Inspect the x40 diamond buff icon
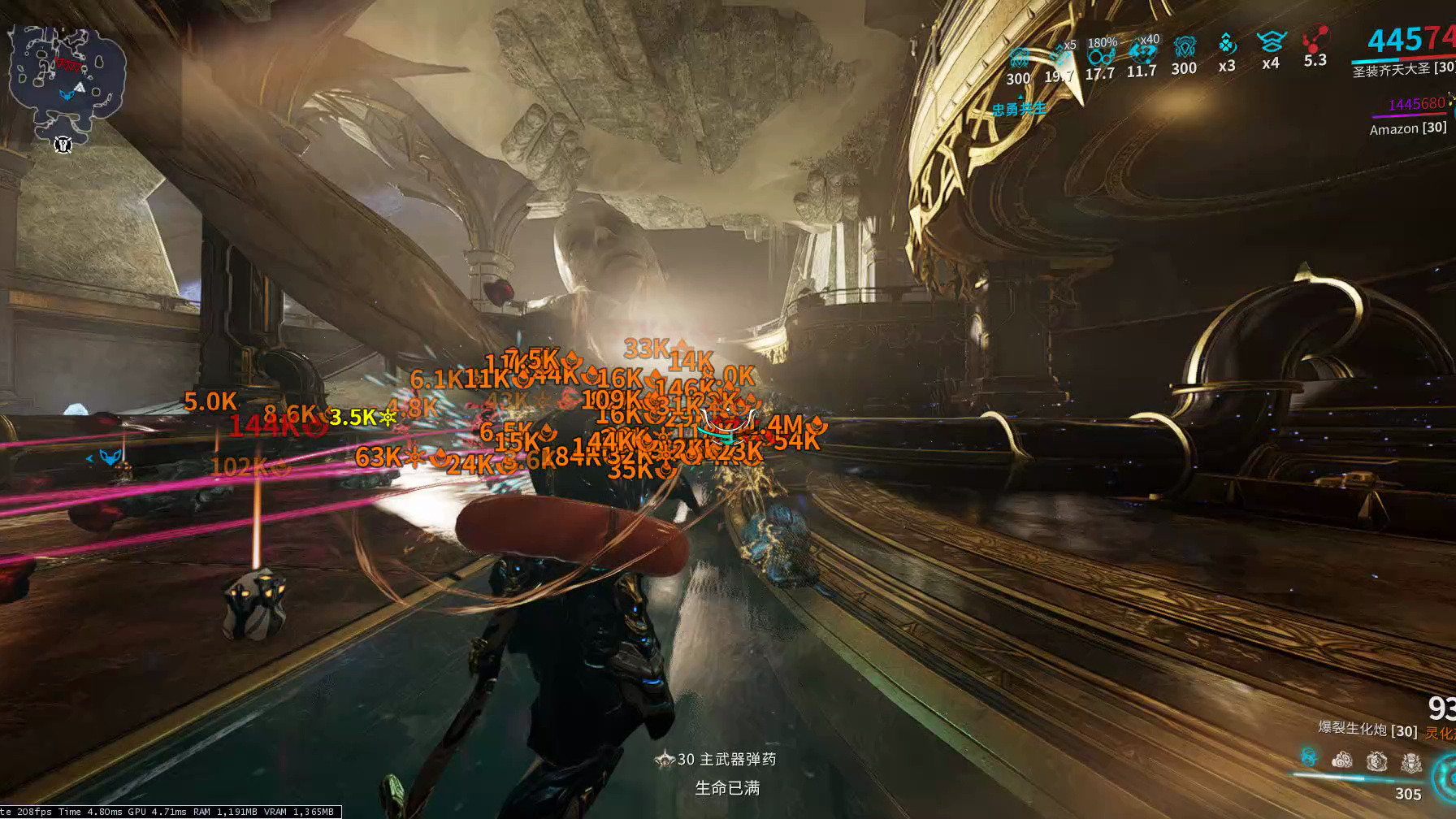1456x819 pixels. (x=1142, y=53)
